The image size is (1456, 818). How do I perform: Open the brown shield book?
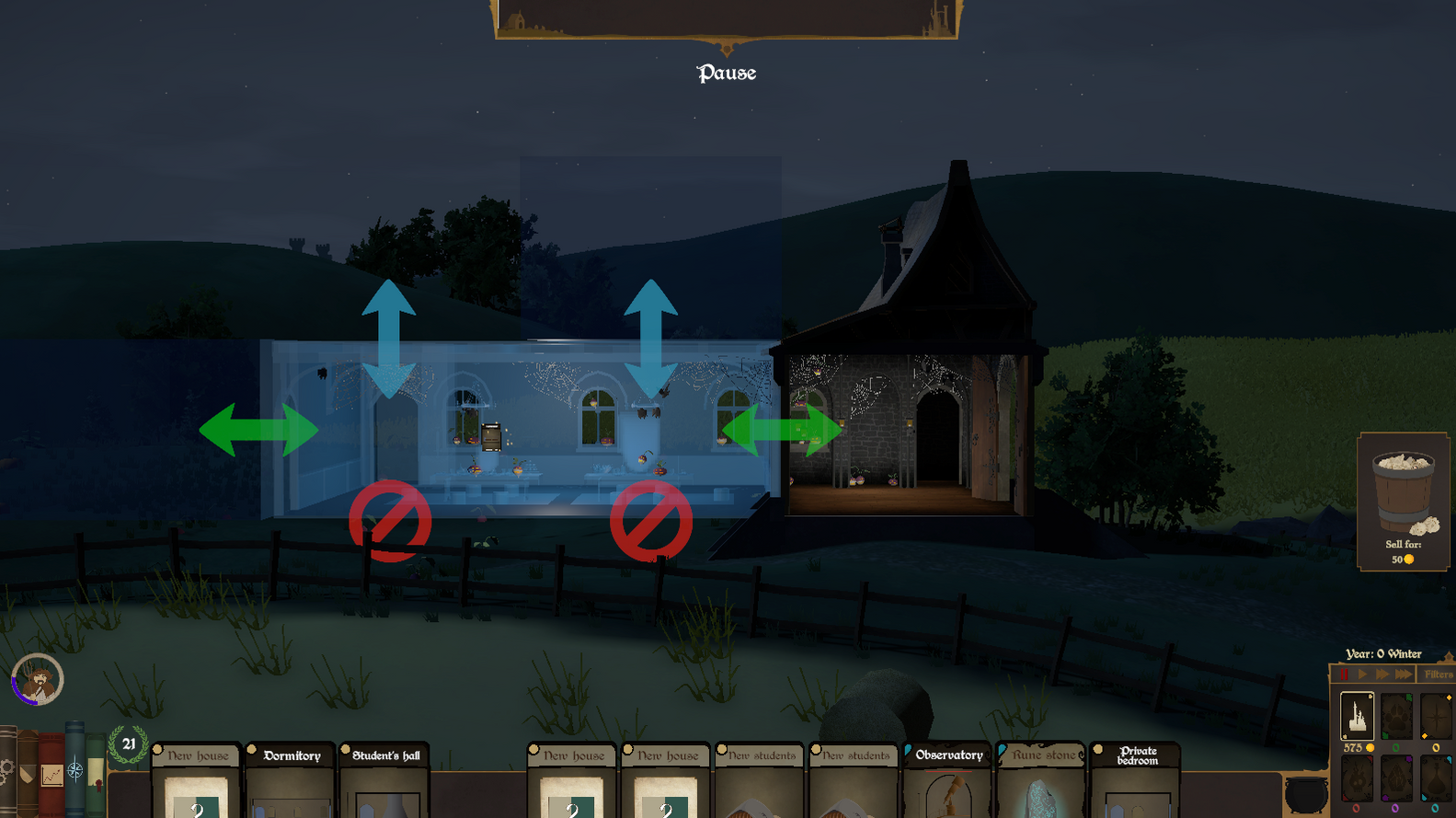[28, 774]
